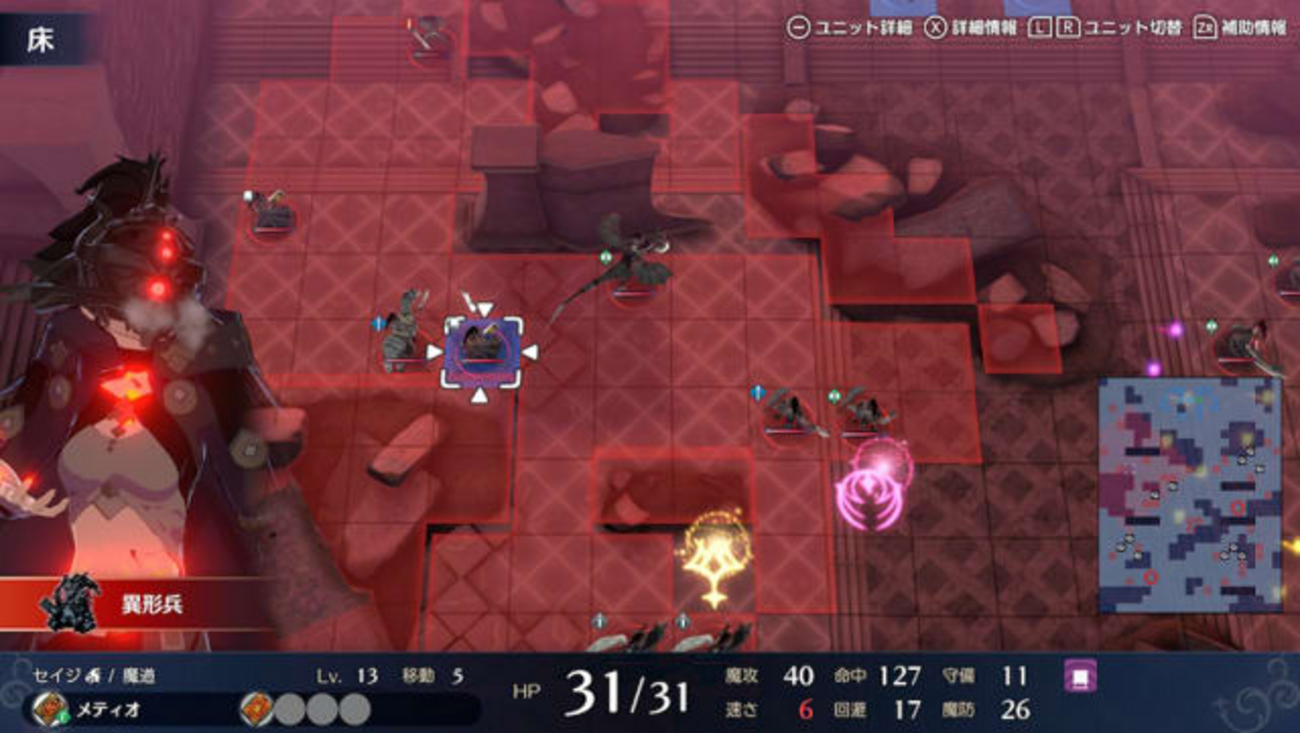Select the Meteor (メティオ) tome icon

click(x=49, y=710)
